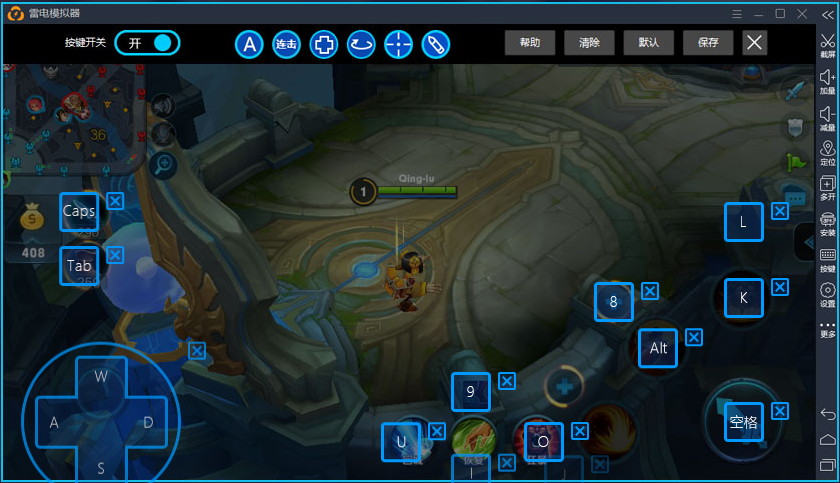Select the spacebar attack key binding

click(743, 423)
